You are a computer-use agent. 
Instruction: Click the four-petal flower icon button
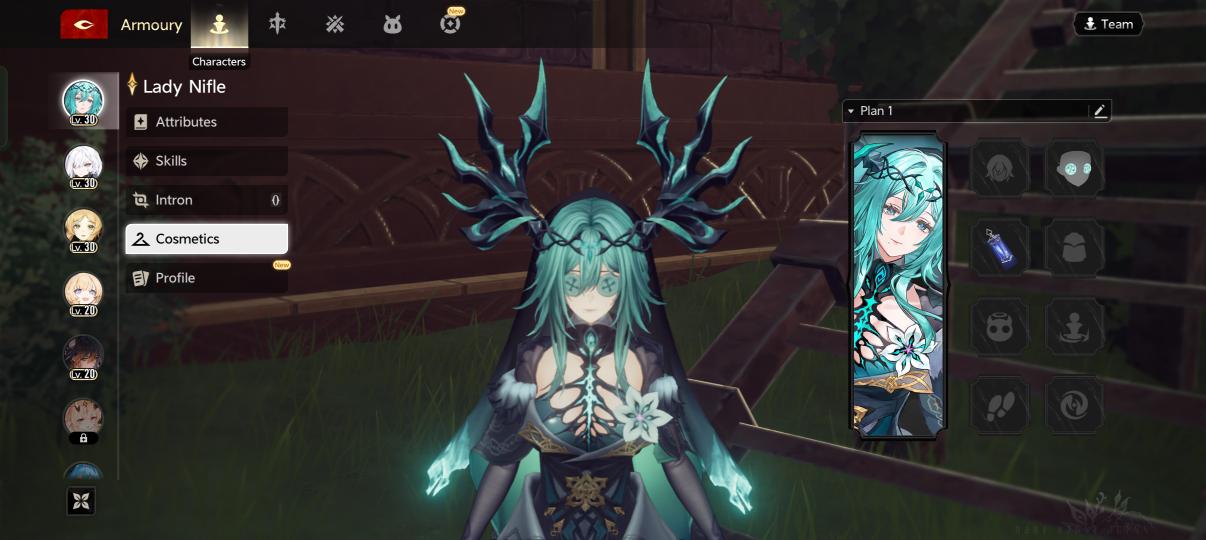(81, 501)
